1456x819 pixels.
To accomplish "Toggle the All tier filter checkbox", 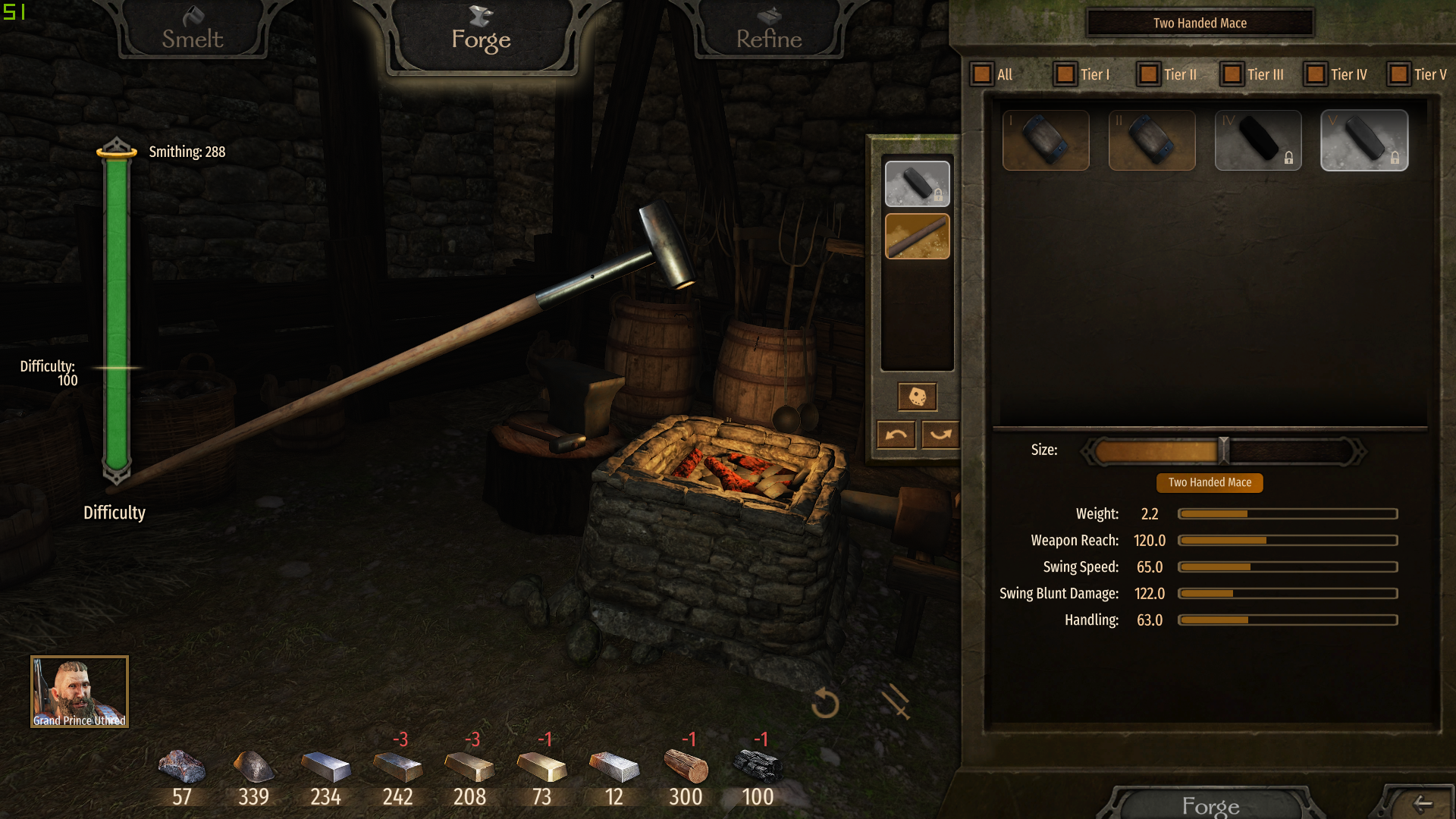I will [982, 74].
